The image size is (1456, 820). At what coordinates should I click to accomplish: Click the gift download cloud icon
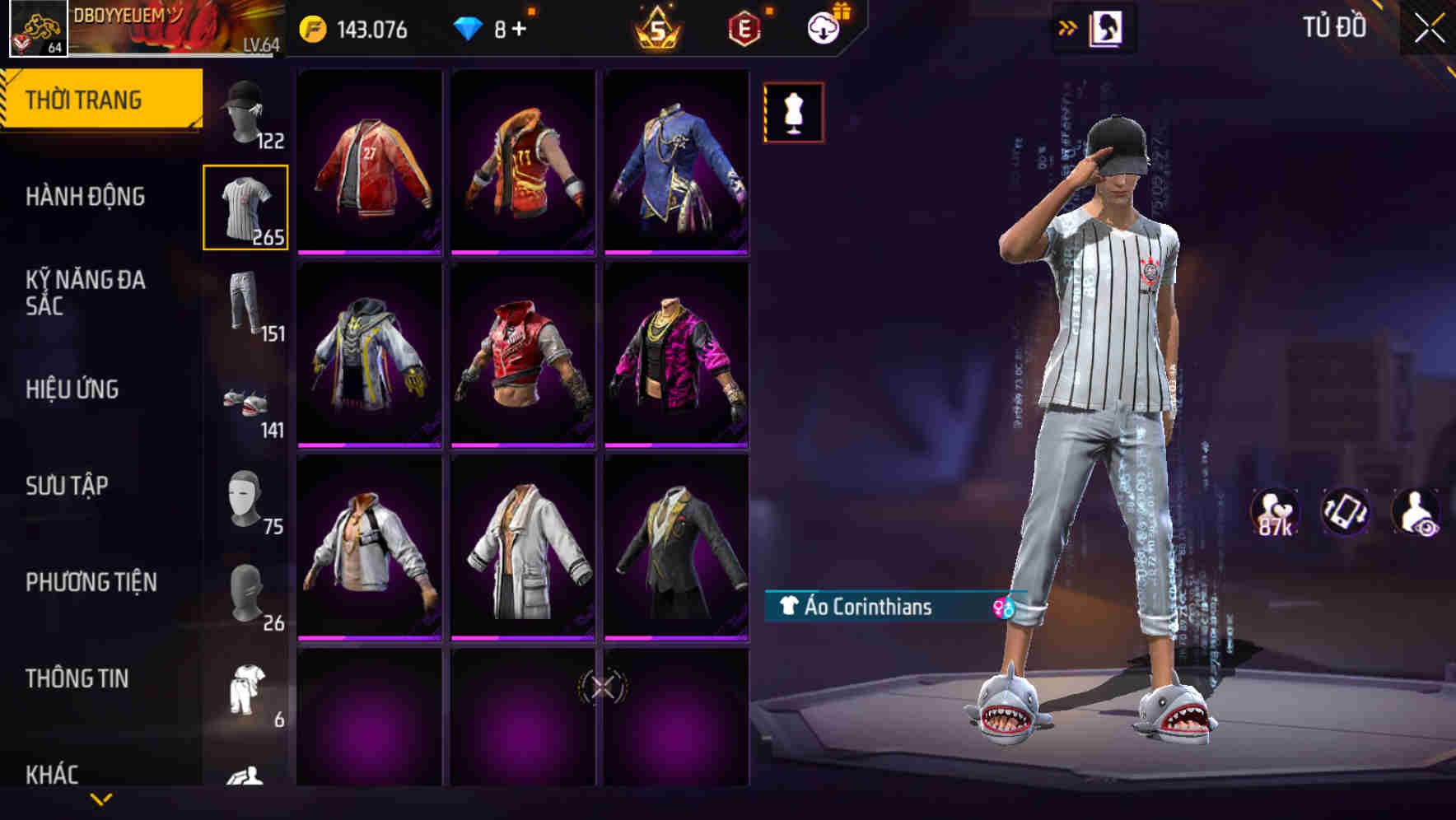[x=825, y=27]
